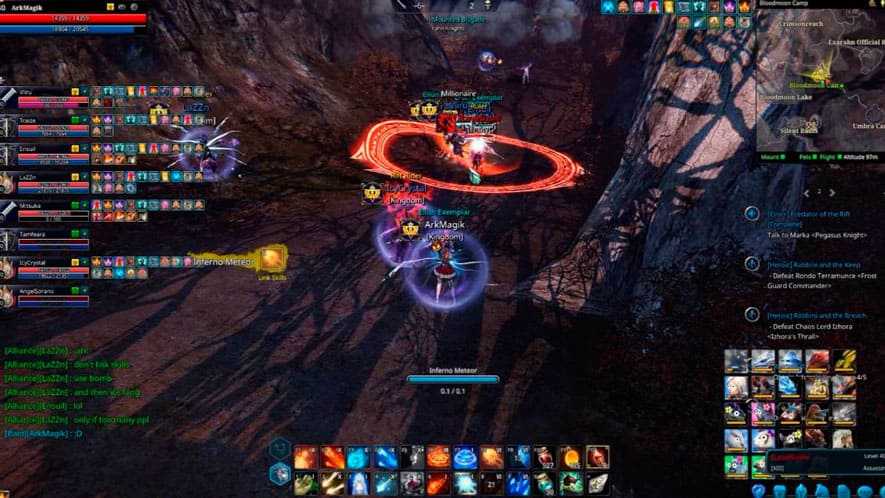
Task: Go to next quest tracker page
Action: pos(834,192)
